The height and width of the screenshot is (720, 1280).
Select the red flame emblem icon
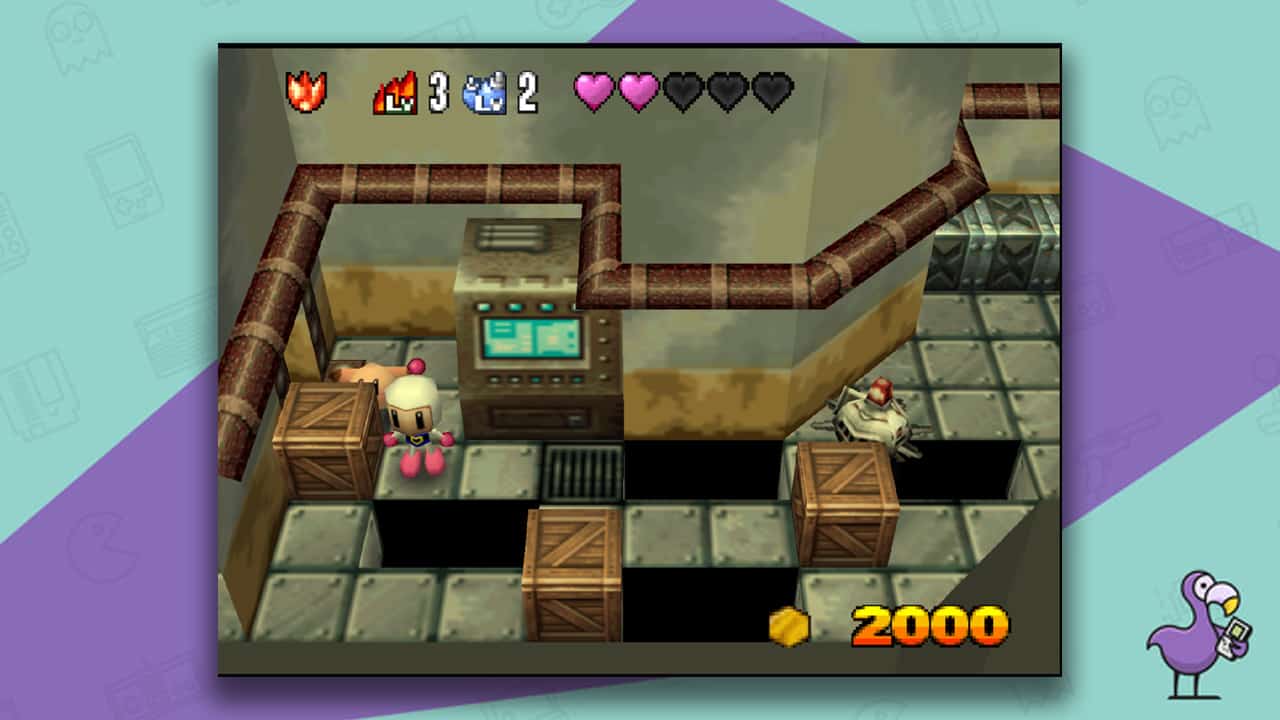point(306,92)
